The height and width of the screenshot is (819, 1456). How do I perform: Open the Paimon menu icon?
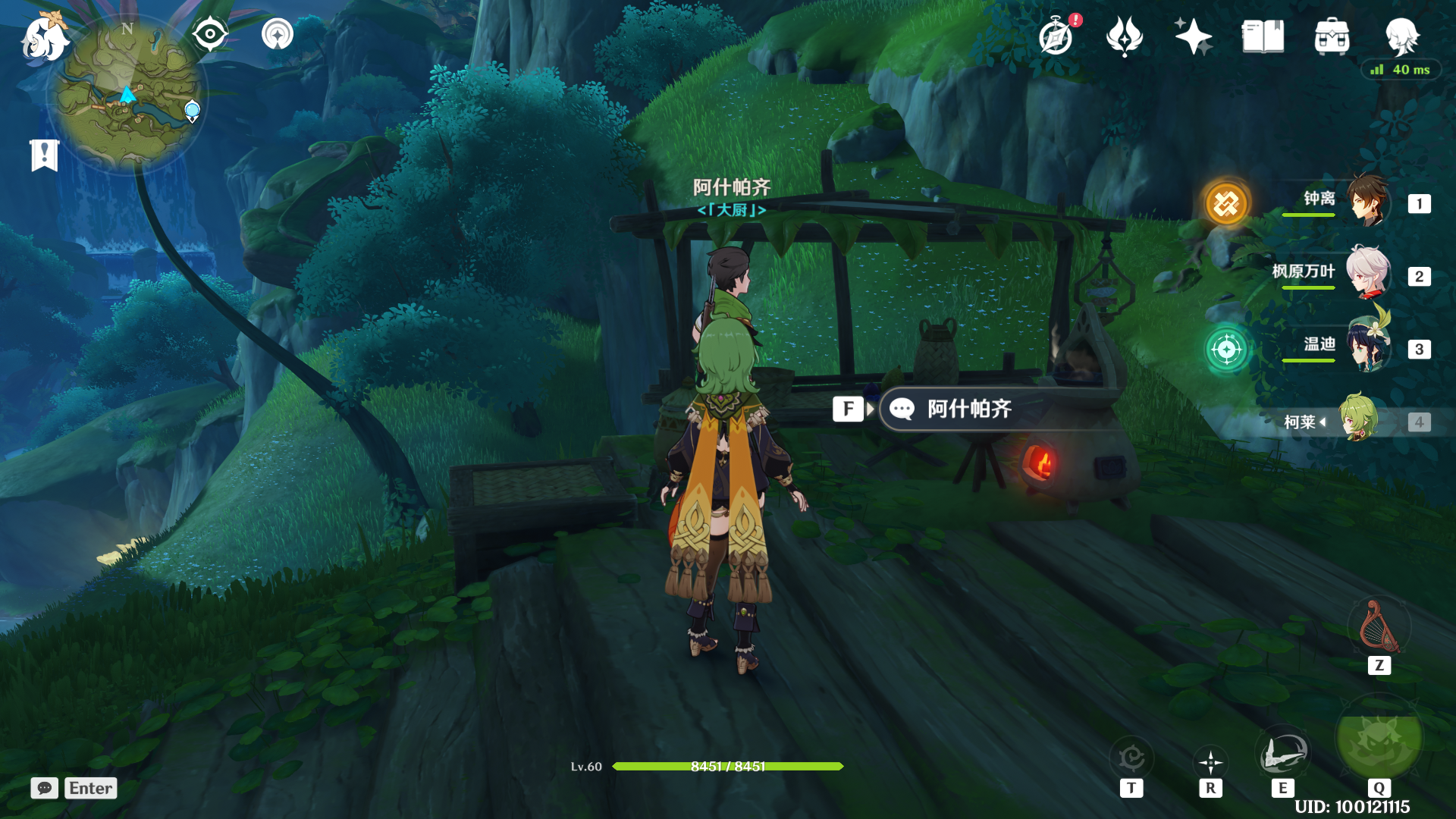[44, 38]
